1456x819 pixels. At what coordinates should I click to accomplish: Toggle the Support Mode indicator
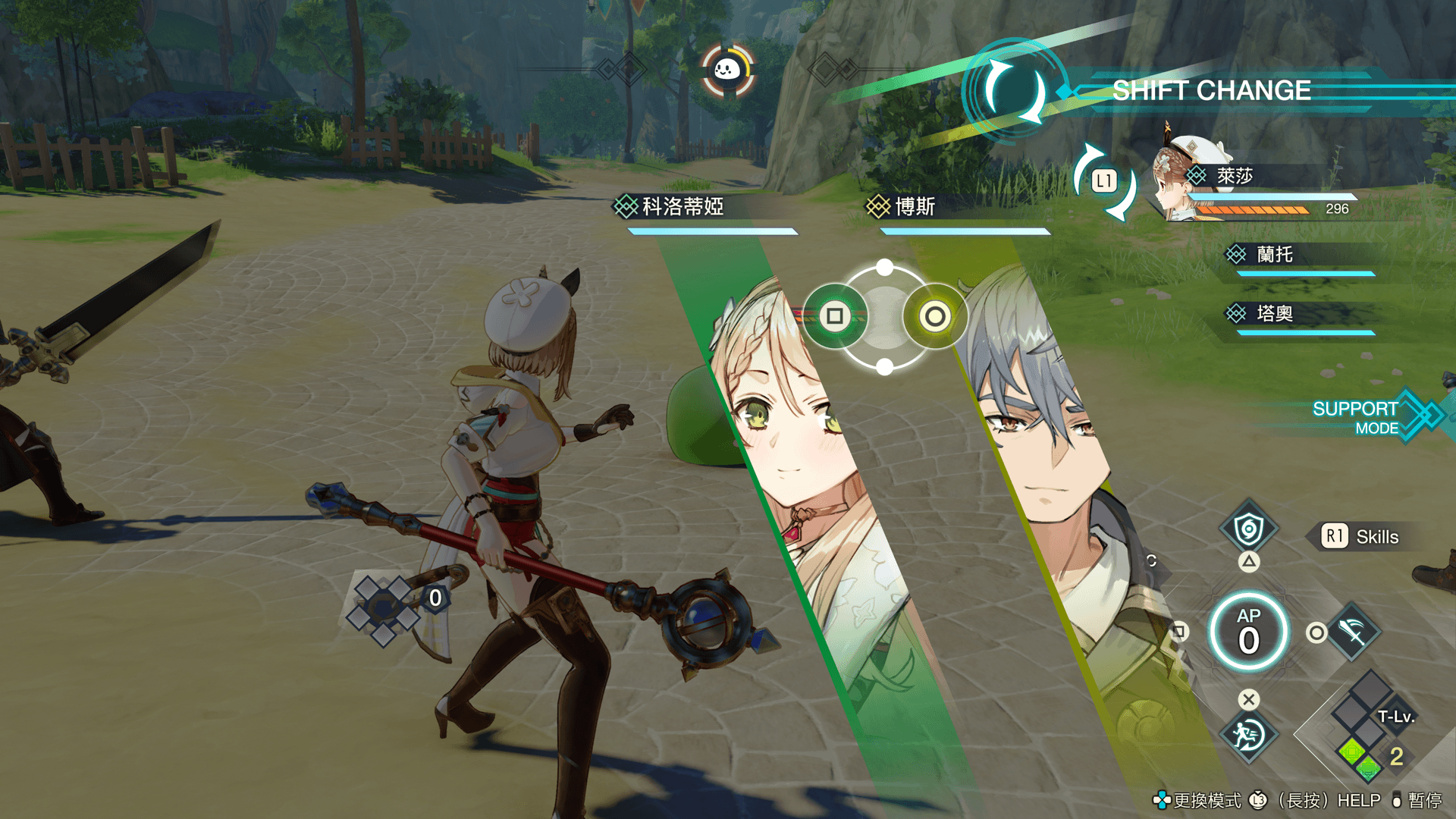(x=1365, y=417)
